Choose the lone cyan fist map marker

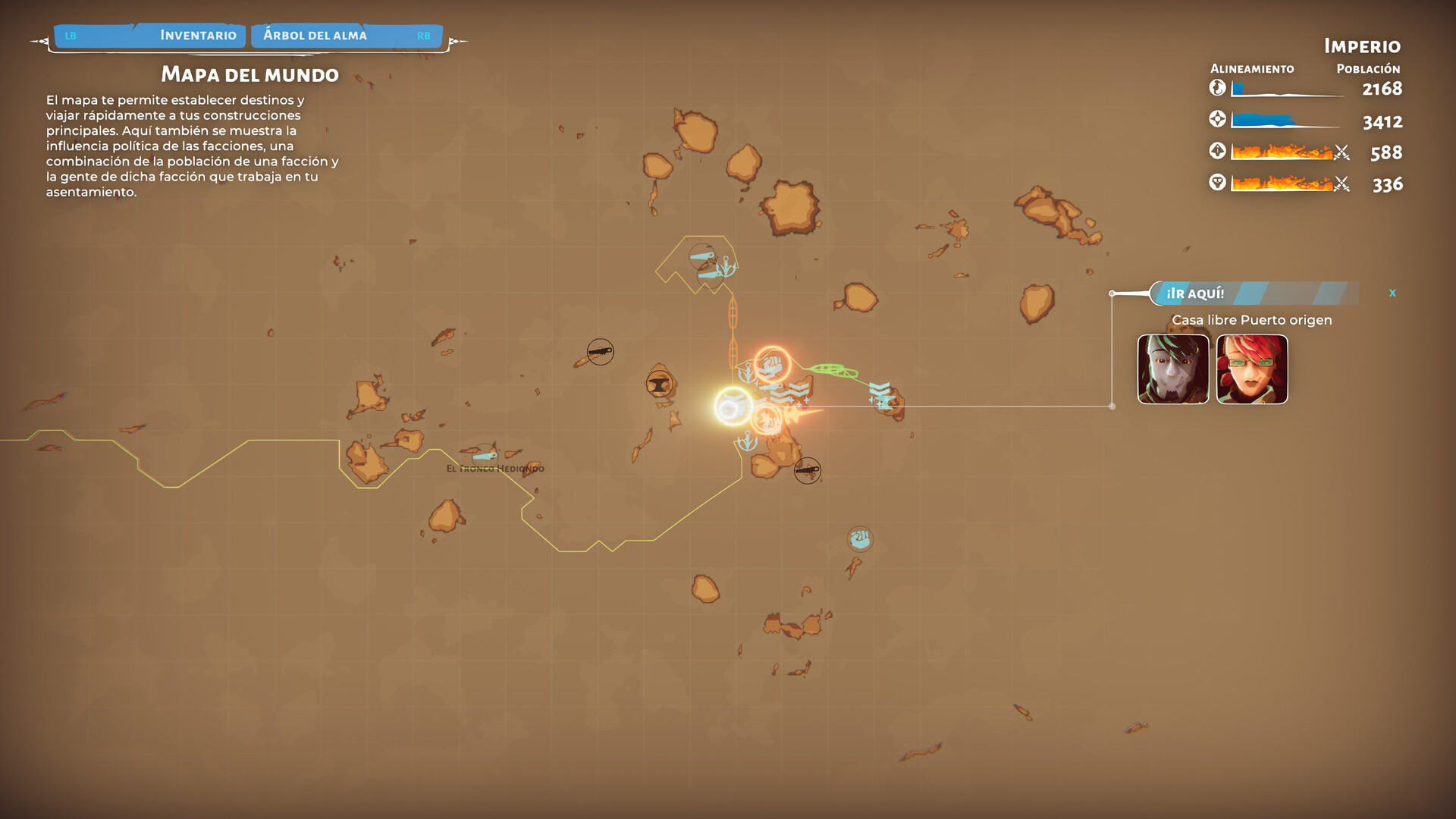coord(860,539)
